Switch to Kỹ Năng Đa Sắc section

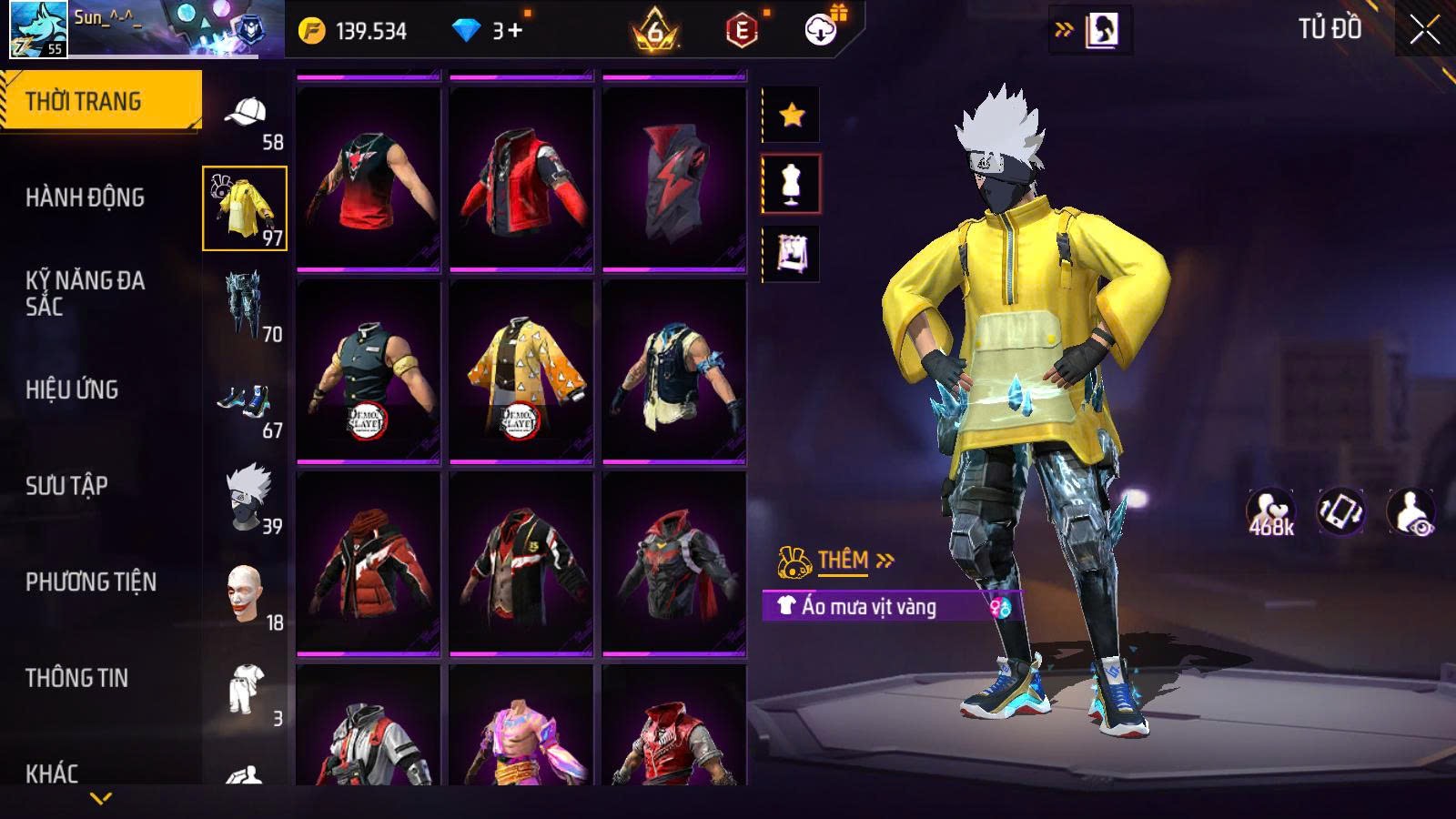tap(85, 293)
